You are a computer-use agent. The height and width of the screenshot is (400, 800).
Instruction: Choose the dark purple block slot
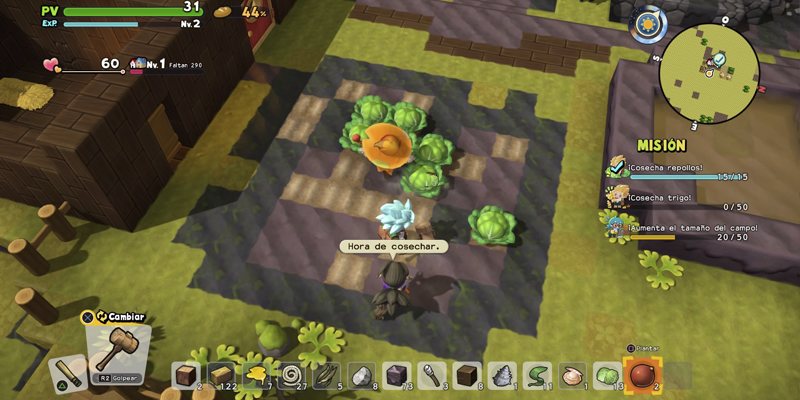coord(396,375)
